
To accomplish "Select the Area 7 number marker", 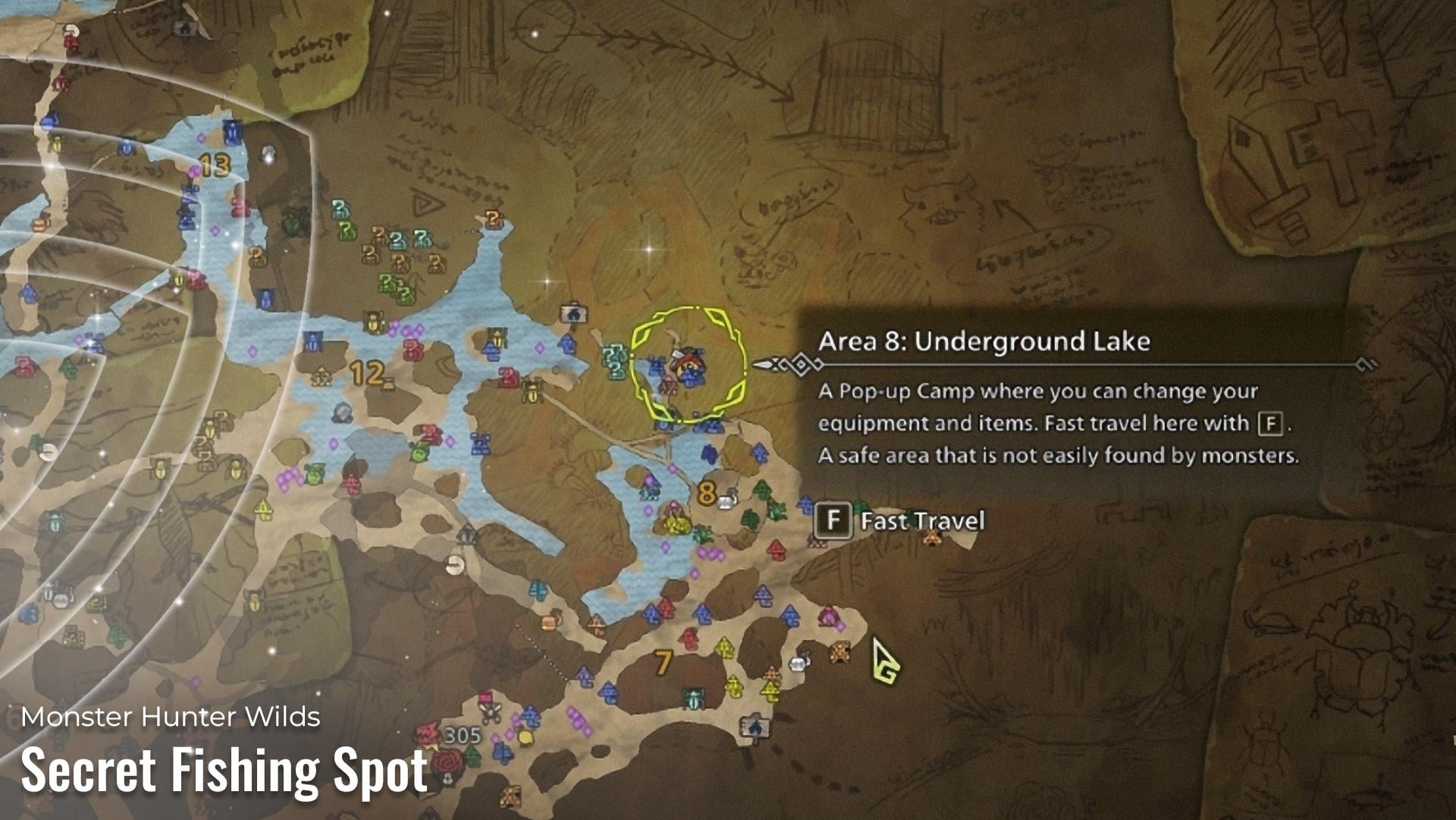I will 664,663.
